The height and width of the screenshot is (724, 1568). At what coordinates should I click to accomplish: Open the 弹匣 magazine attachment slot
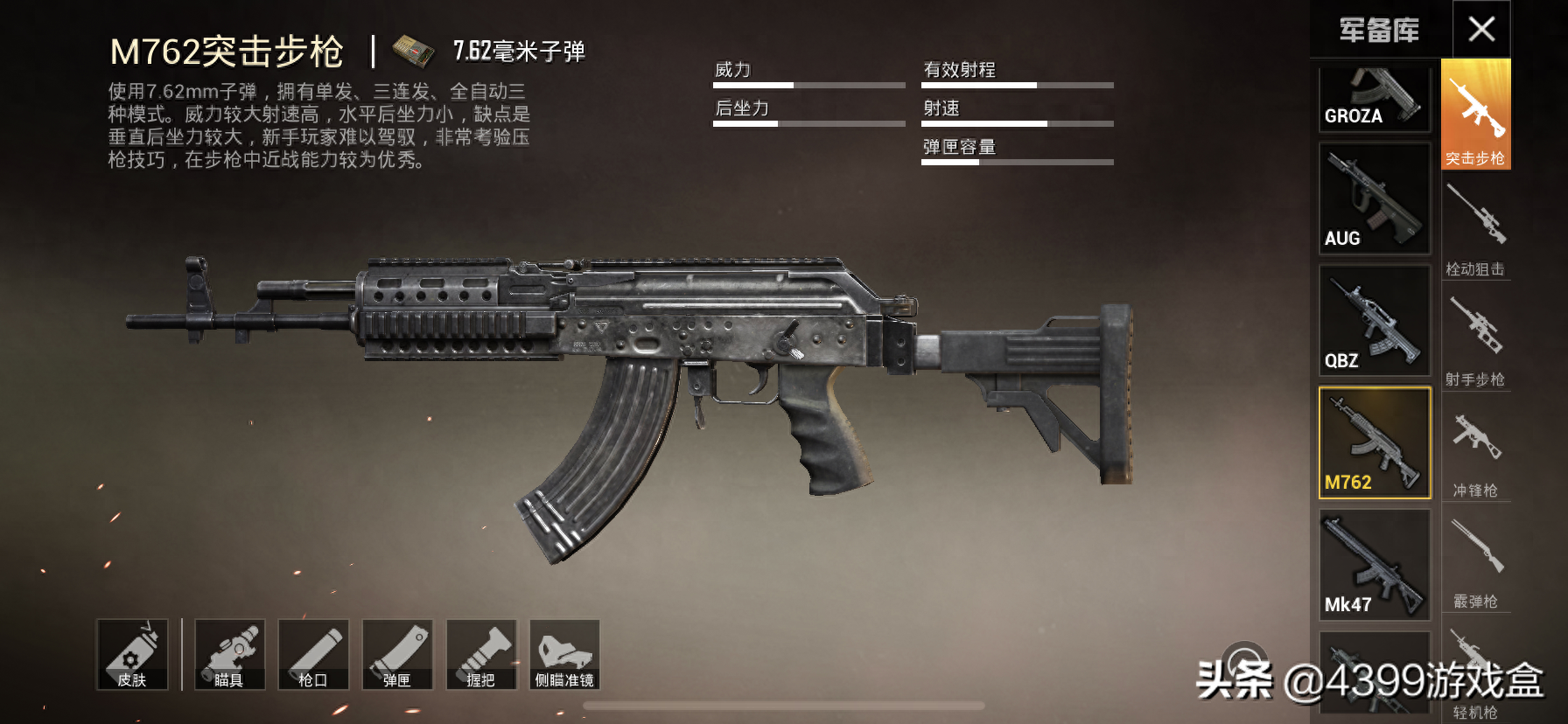point(397,655)
